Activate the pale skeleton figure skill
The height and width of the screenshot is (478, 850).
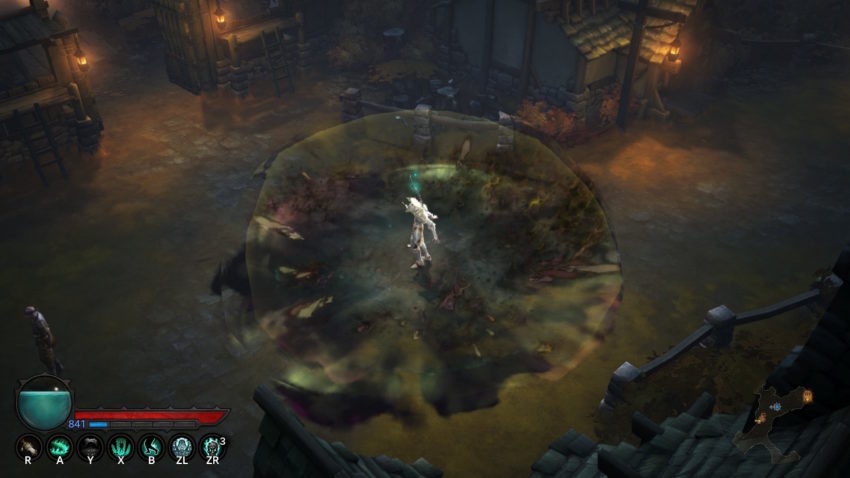pos(181,446)
